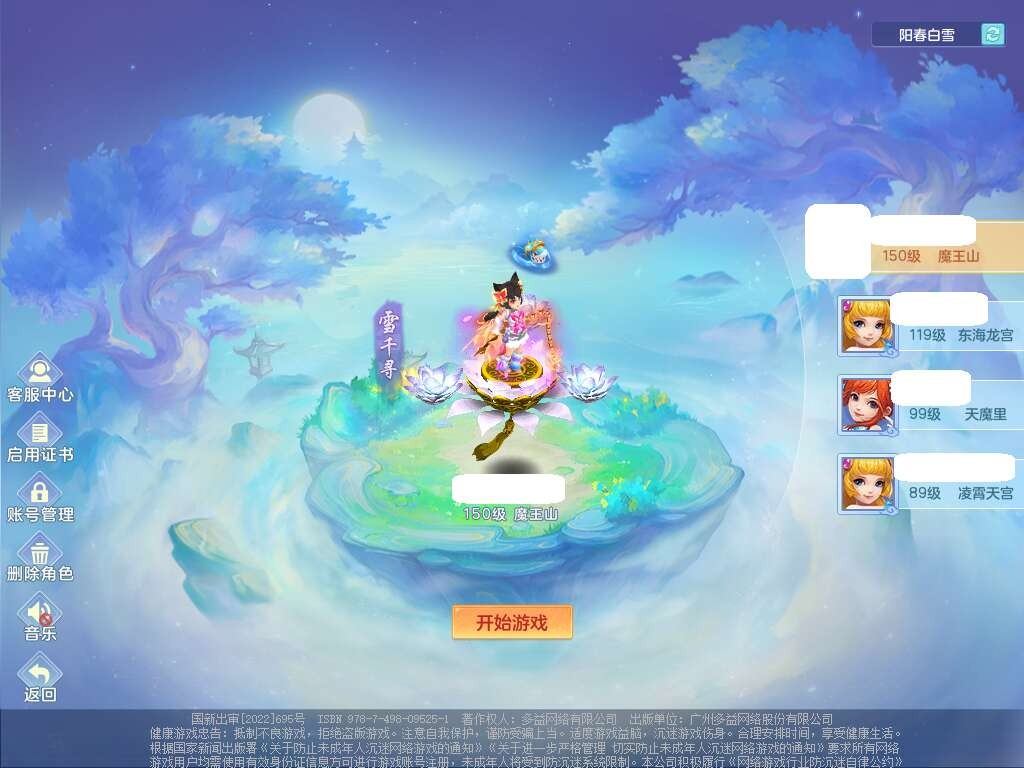Select the level 89 凌霄天宫 character

coord(930,484)
